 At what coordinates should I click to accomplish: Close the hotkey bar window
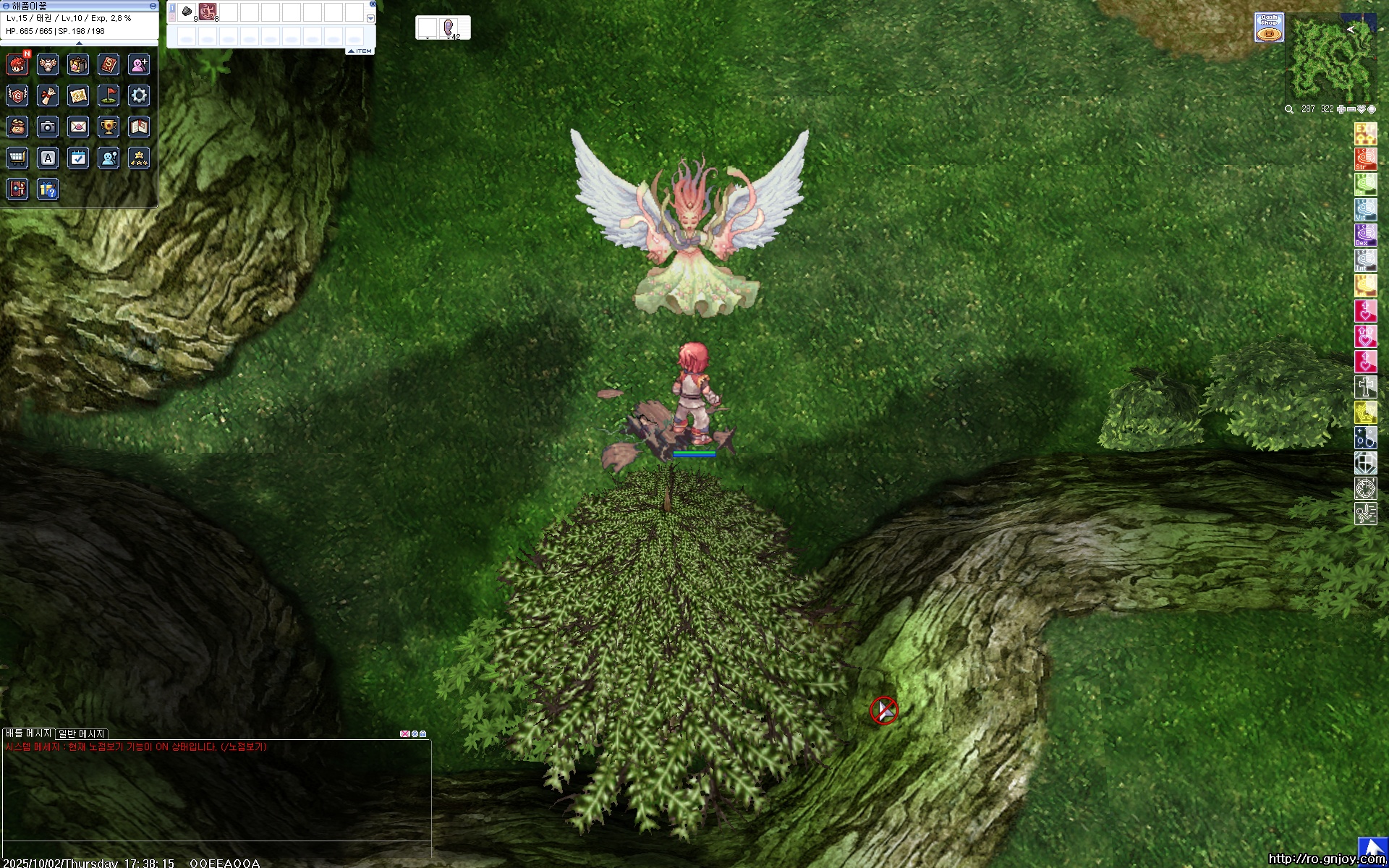pos(373,4)
